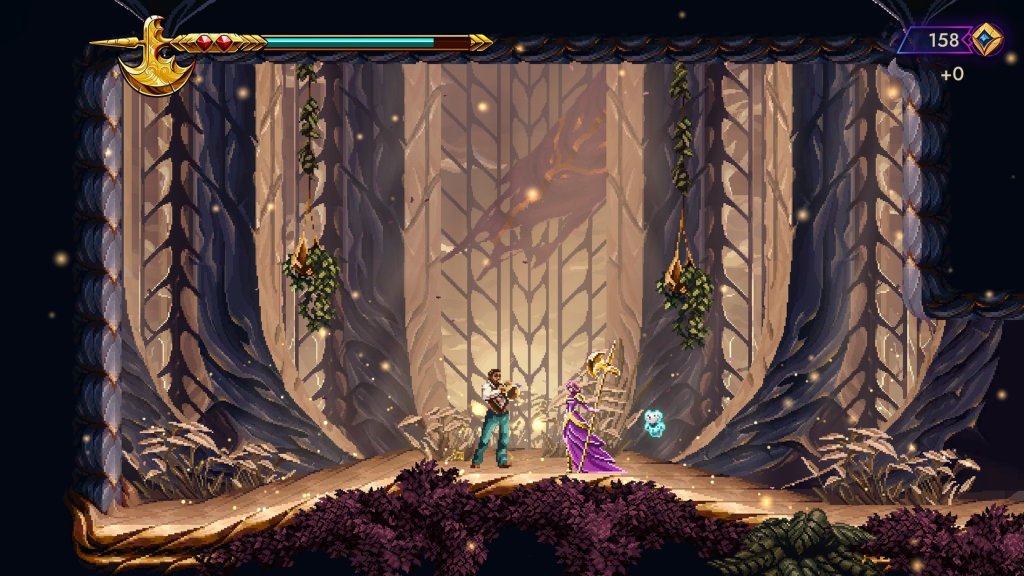Select the blue gem currency icon
The width and height of the screenshot is (1024, 576).
tap(986, 40)
